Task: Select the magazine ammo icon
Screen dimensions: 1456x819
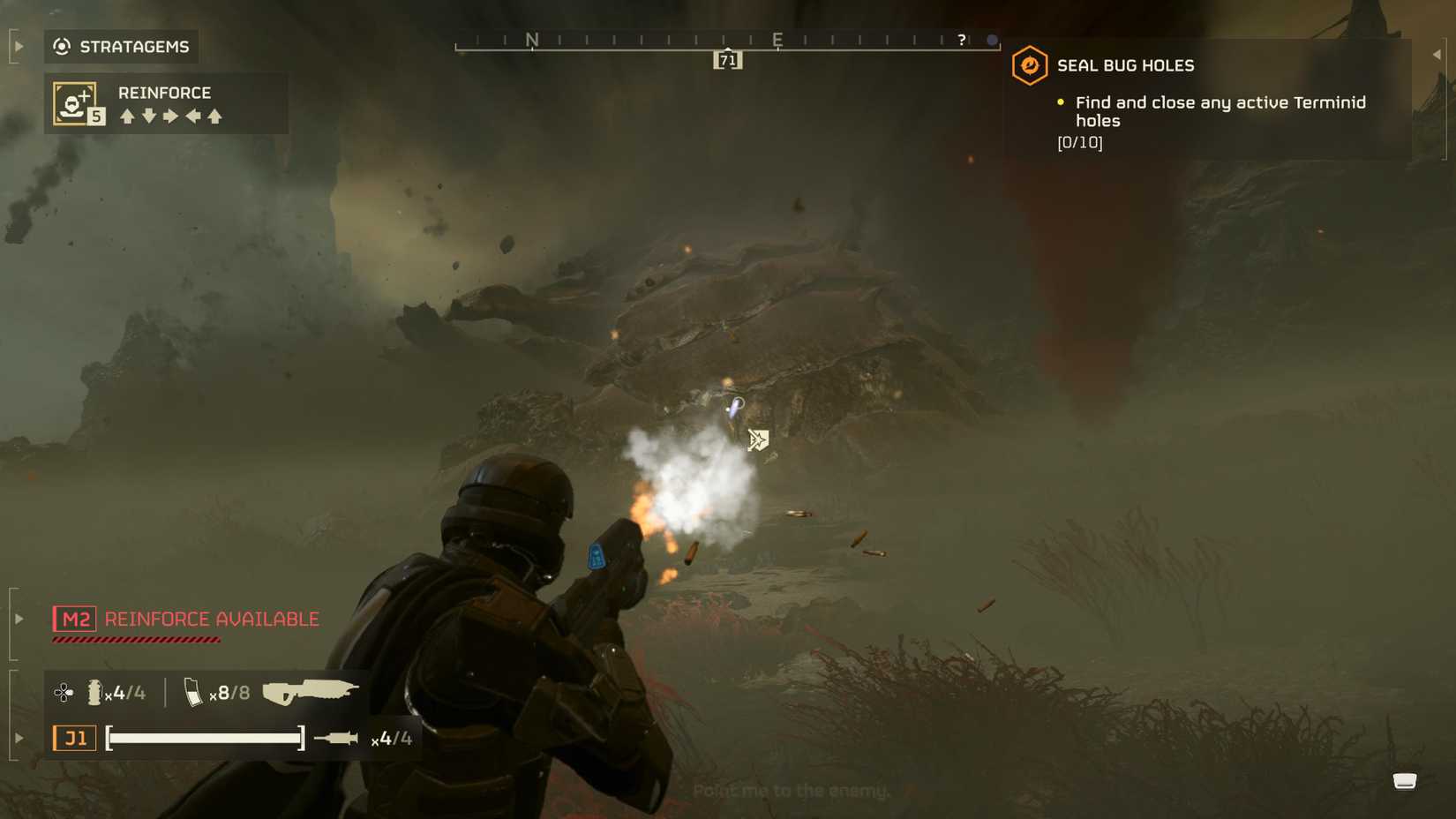Action: [196, 692]
